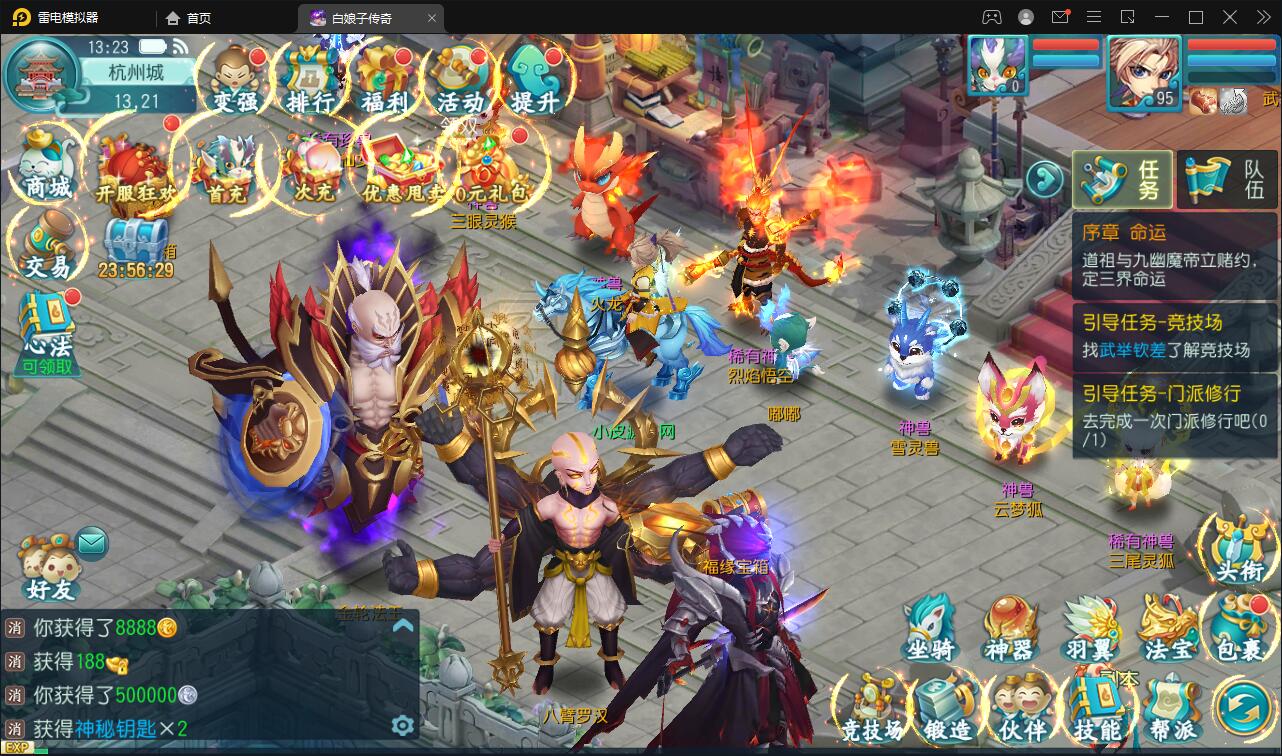The width and height of the screenshot is (1282, 756).
Task: Open the 商城 shop
Action: (x=47, y=167)
